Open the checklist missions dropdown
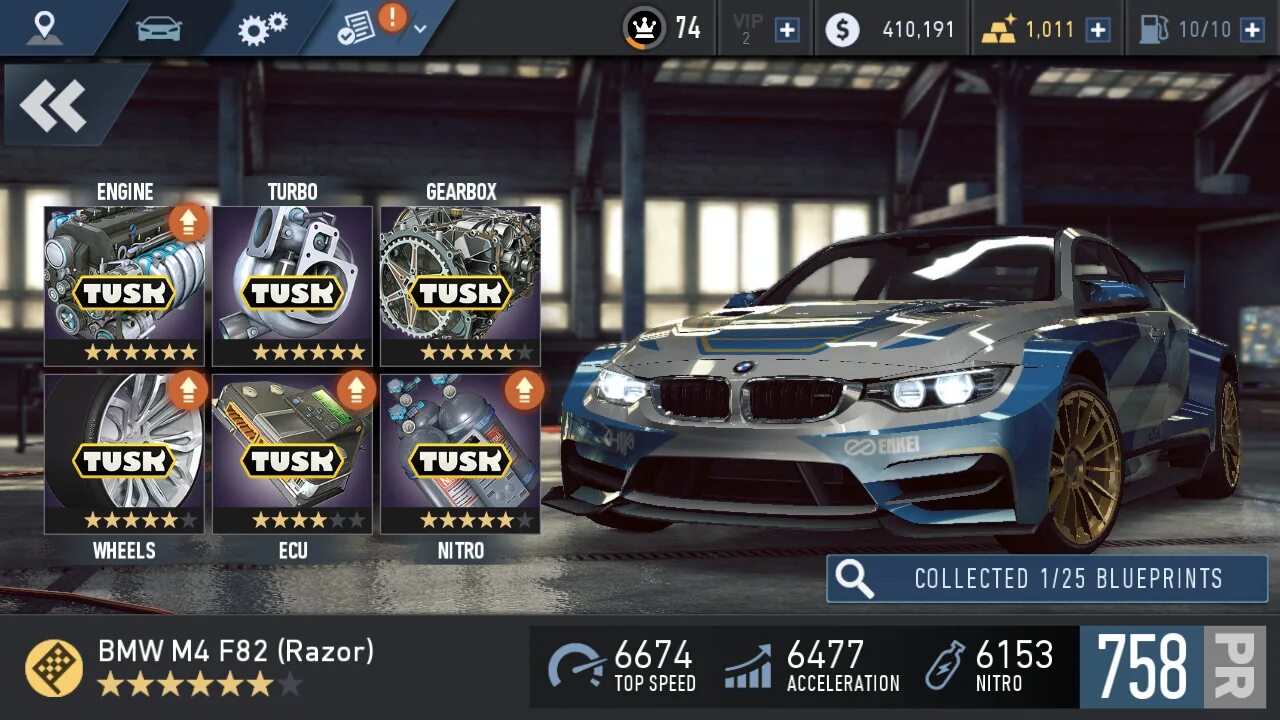The height and width of the screenshot is (720, 1280). coord(381,27)
